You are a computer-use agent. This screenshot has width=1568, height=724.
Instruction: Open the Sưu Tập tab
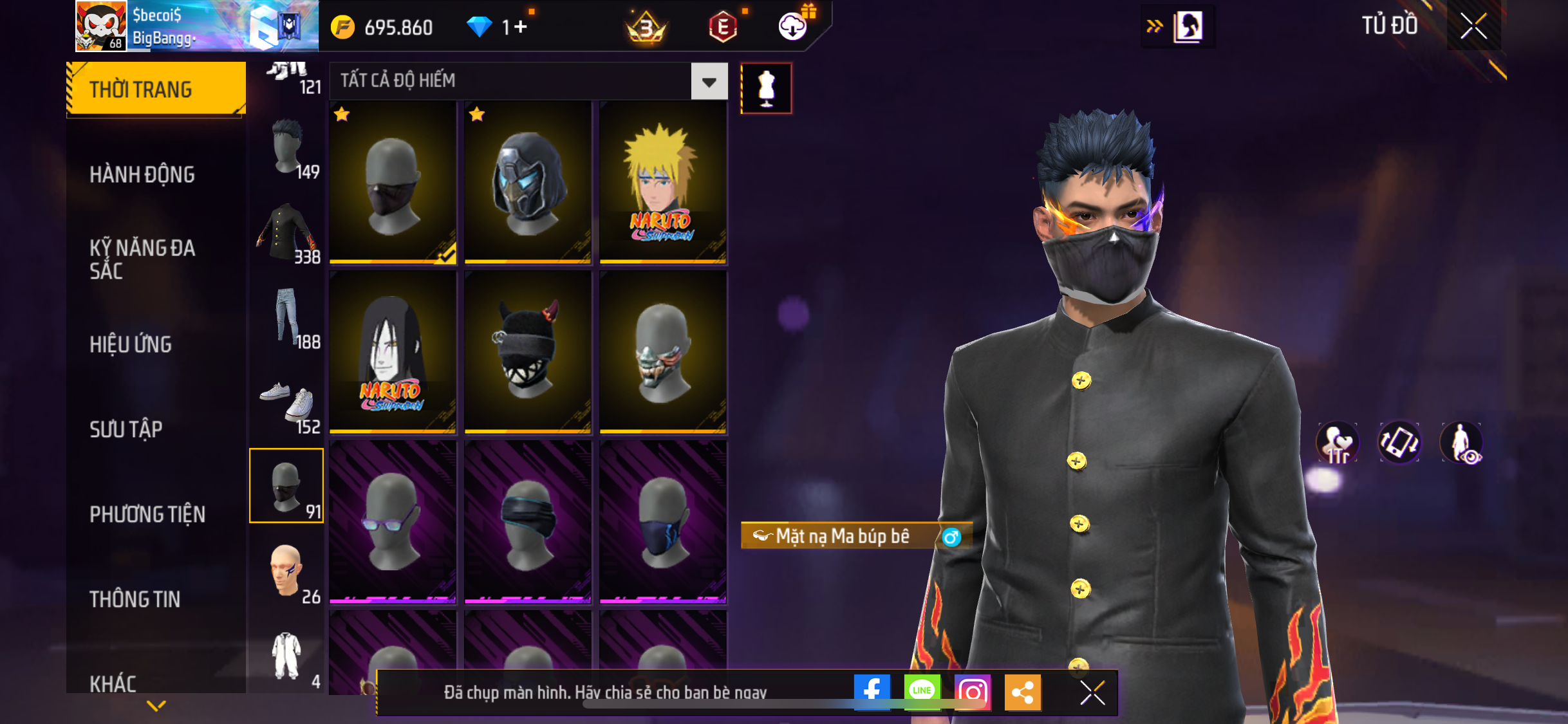[x=126, y=429]
